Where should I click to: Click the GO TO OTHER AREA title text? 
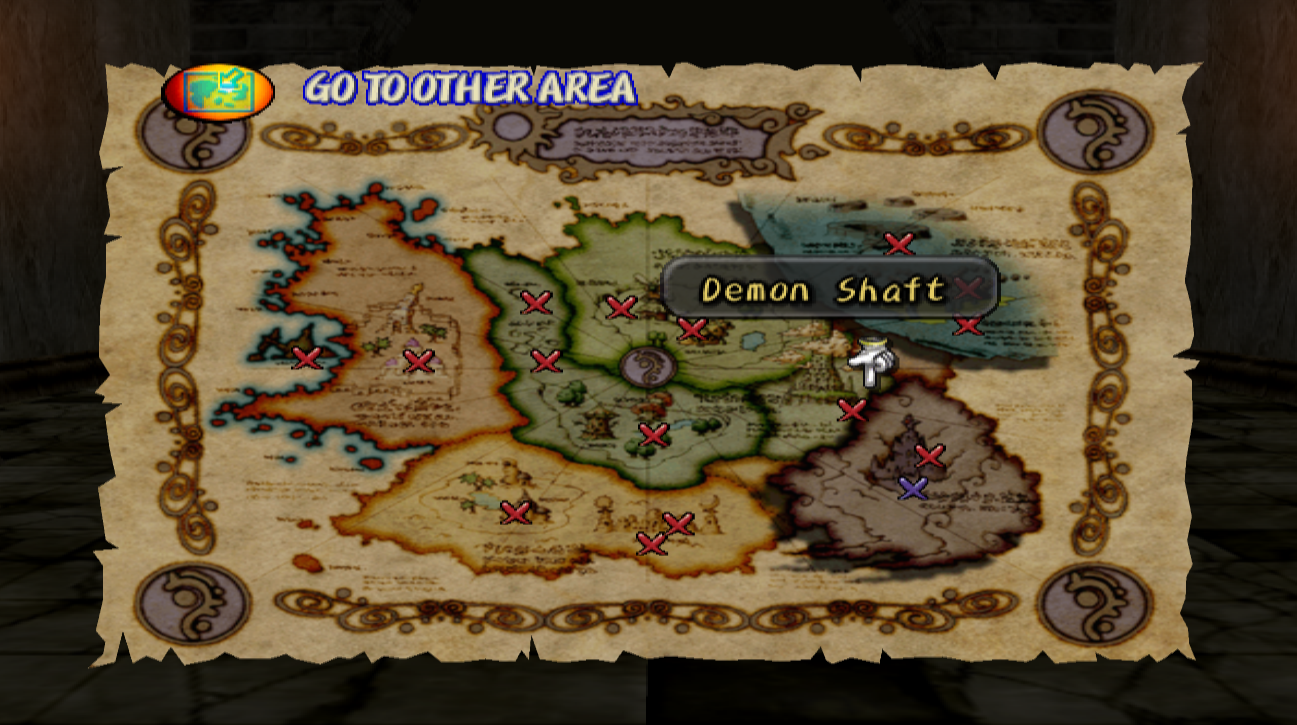click(x=470, y=88)
